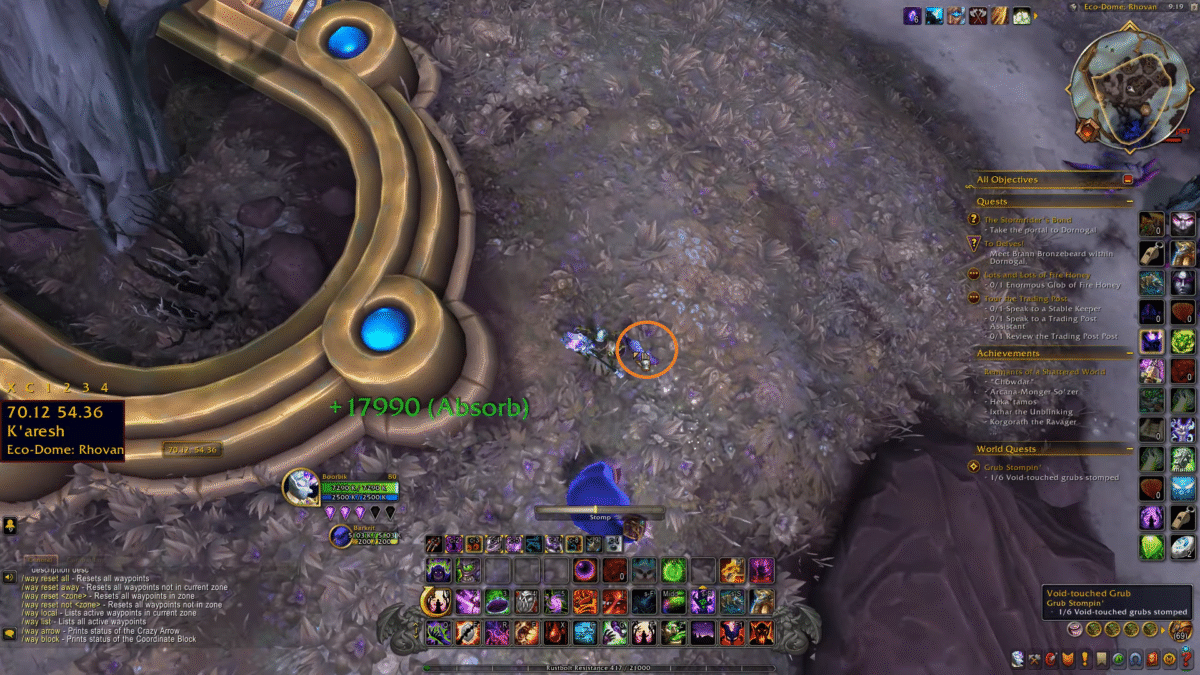The width and height of the screenshot is (1200, 675).
Task: Click the pet unit frame portrait
Action: (x=342, y=536)
